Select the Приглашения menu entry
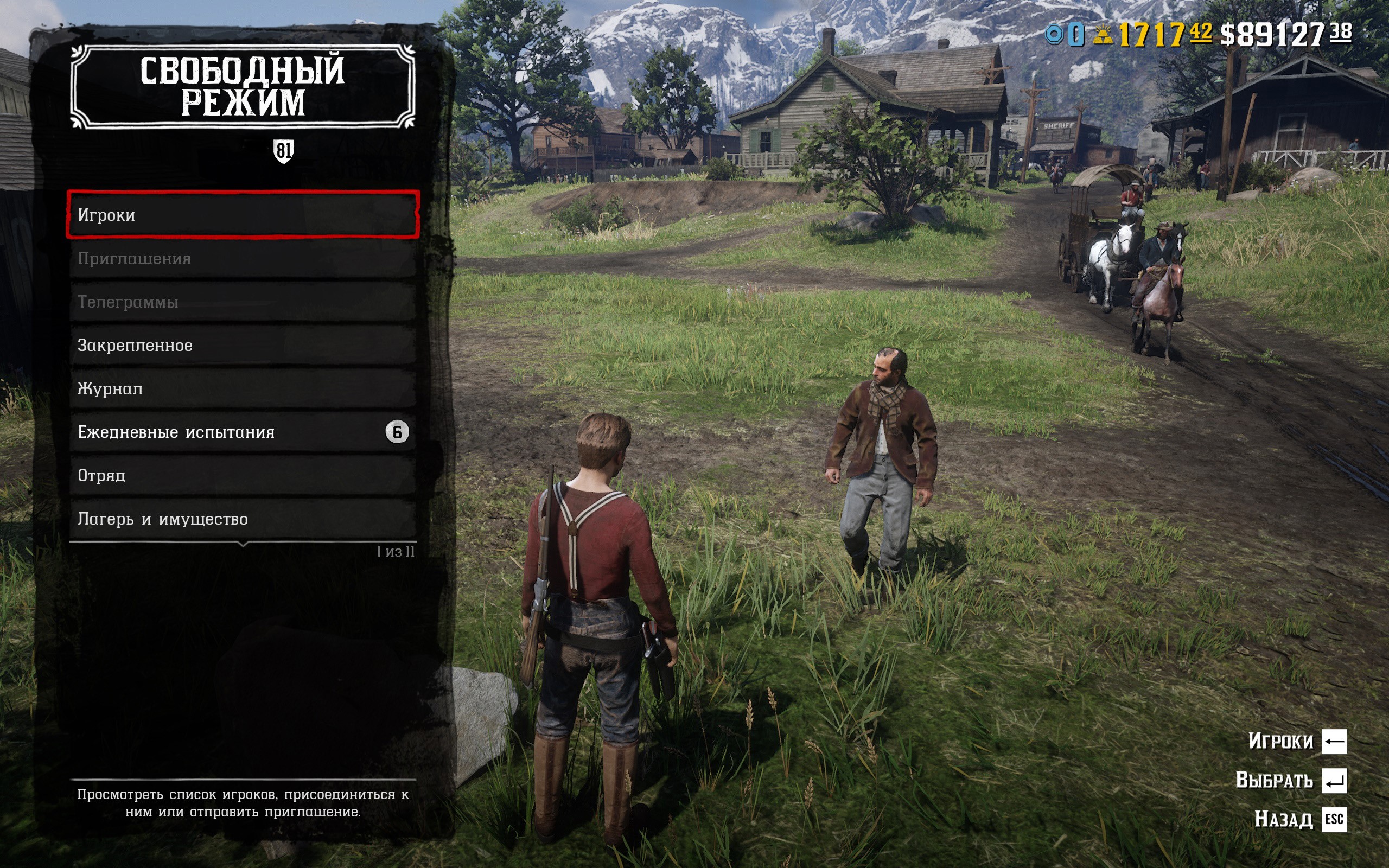Image resolution: width=1389 pixels, height=868 pixels. (242, 259)
